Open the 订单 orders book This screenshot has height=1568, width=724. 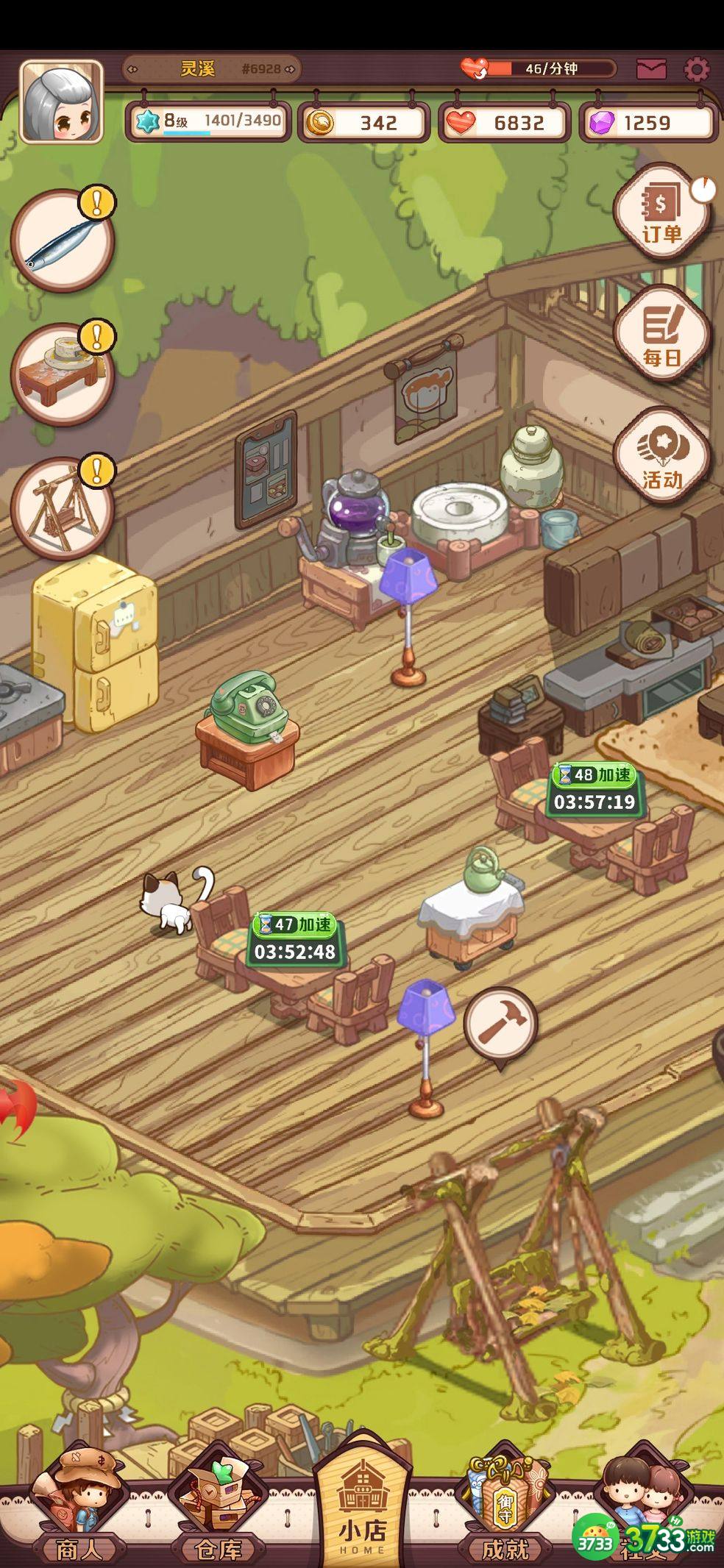coord(661,211)
